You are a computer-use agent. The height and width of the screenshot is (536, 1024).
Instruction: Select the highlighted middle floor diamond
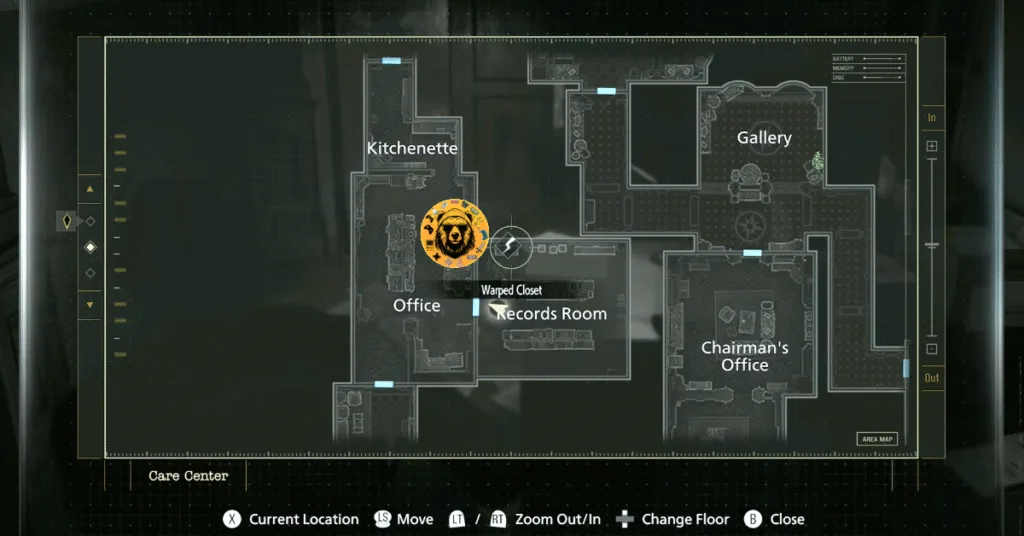(x=91, y=246)
